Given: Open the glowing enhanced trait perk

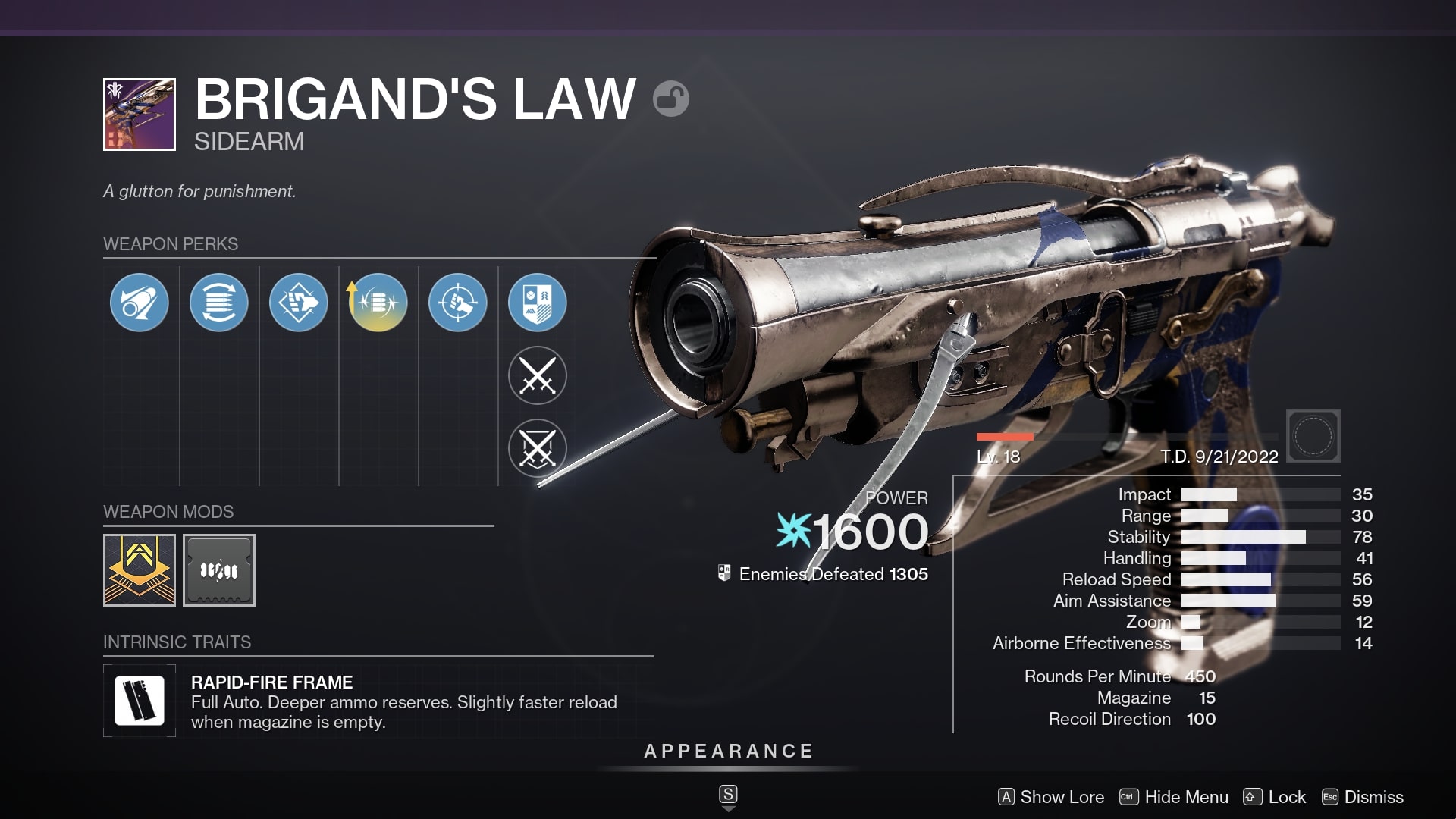Looking at the screenshot, I should (x=377, y=302).
